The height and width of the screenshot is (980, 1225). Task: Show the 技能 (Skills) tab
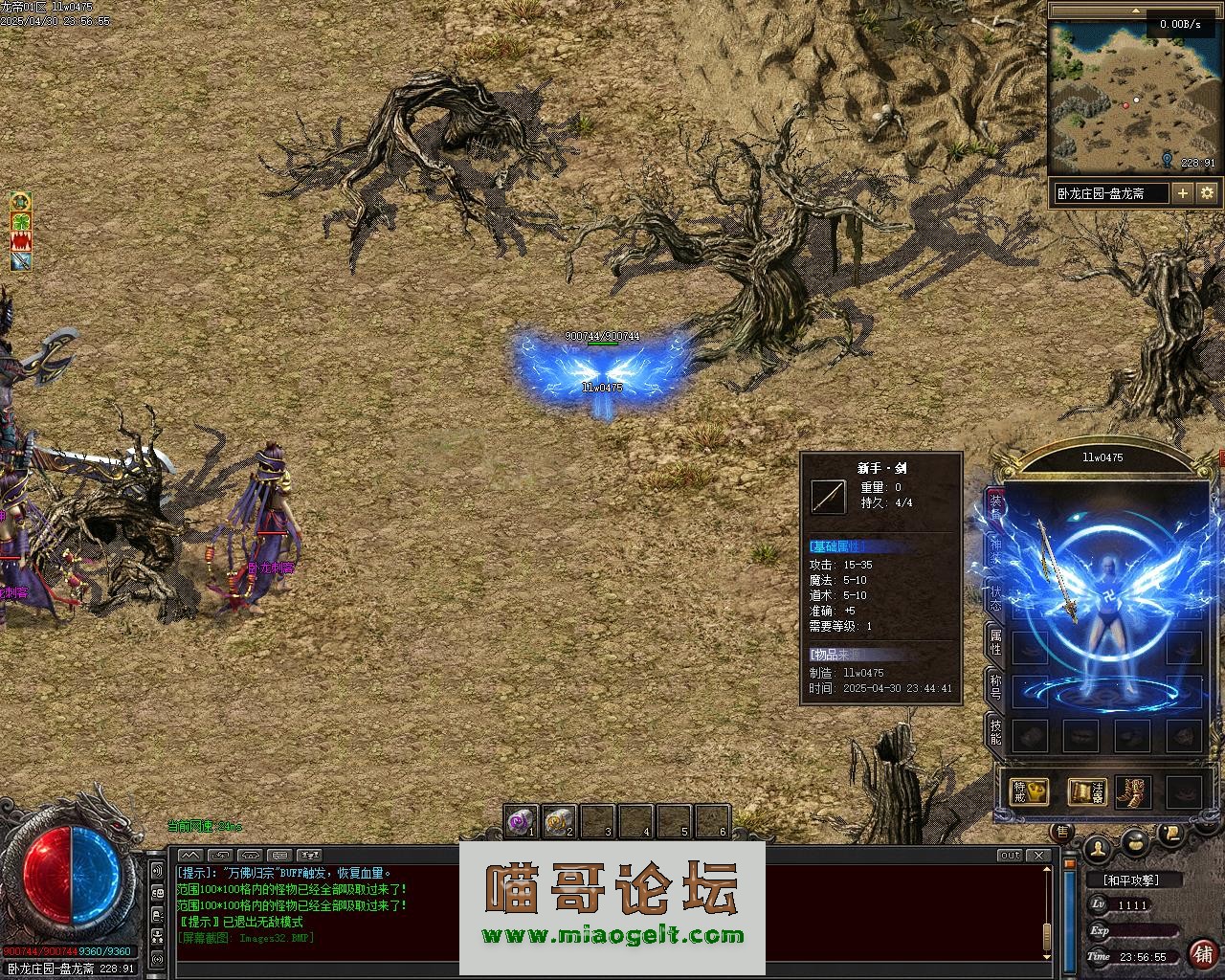point(995,730)
